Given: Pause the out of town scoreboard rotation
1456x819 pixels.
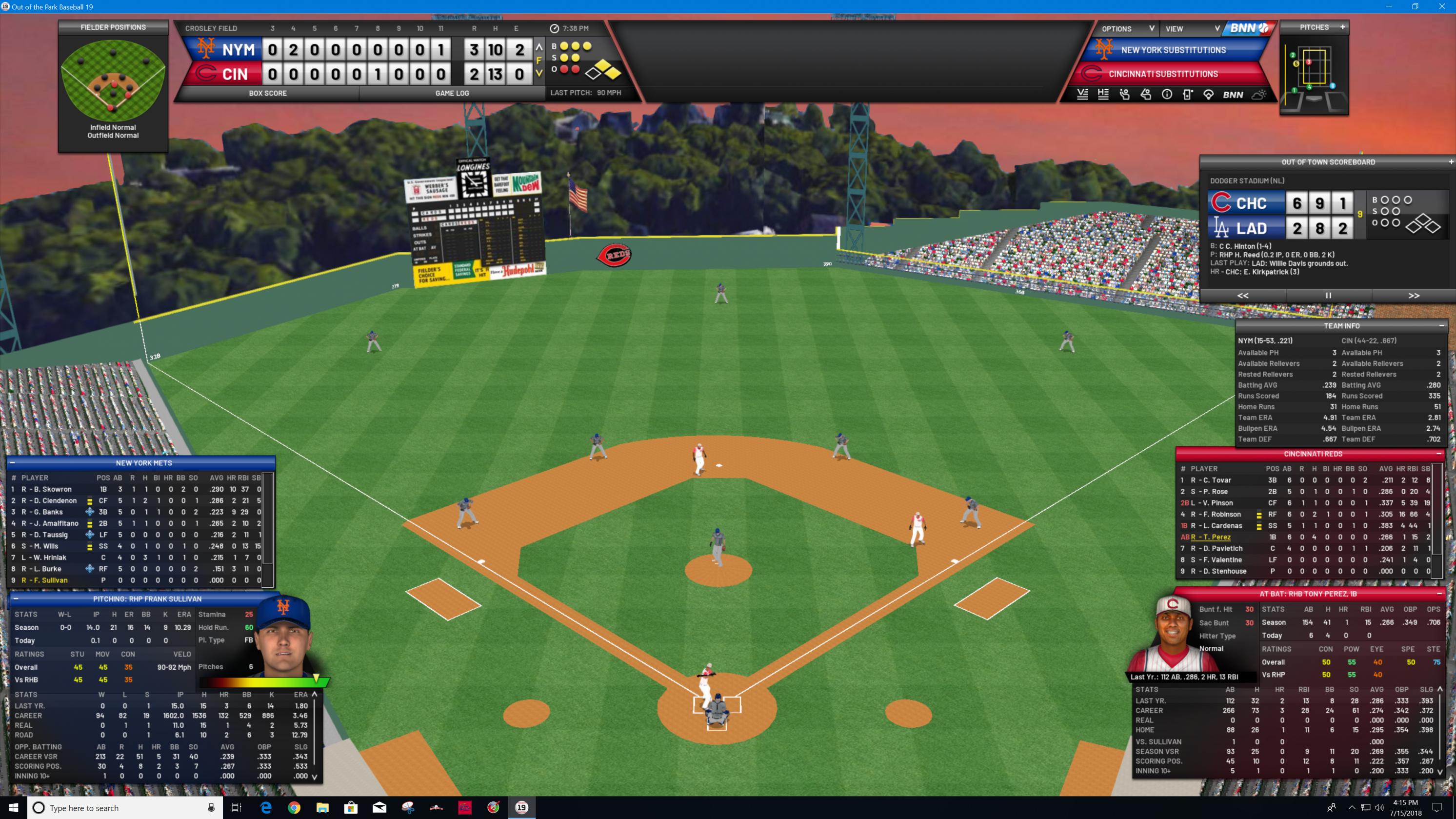Looking at the screenshot, I should [x=1328, y=296].
